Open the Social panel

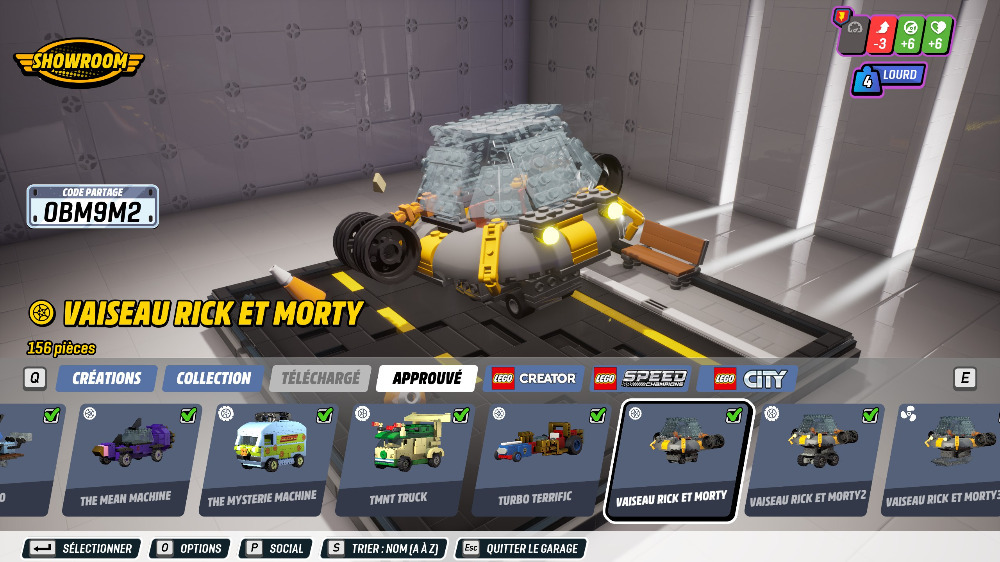(275, 548)
